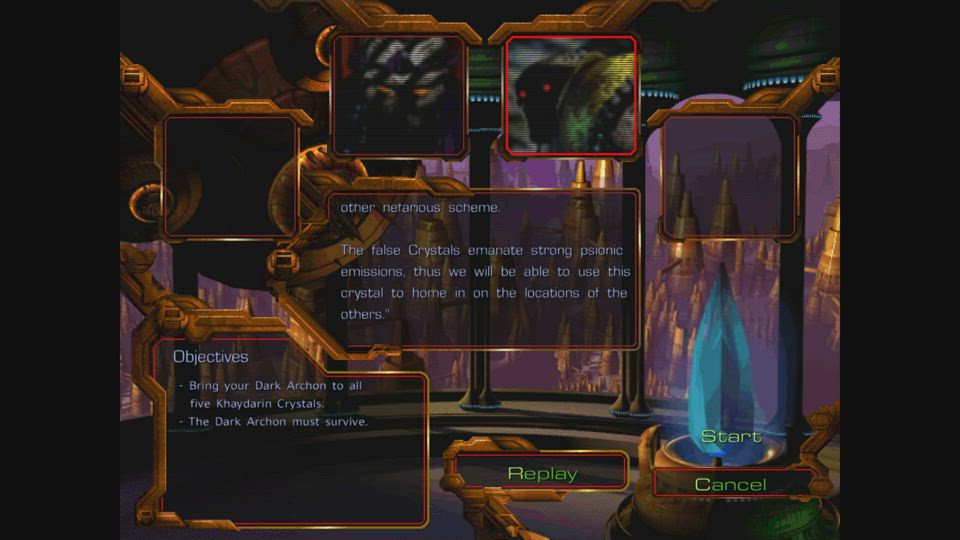
Task: Cancel and leave the briefing
Action: [x=730, y=485]
